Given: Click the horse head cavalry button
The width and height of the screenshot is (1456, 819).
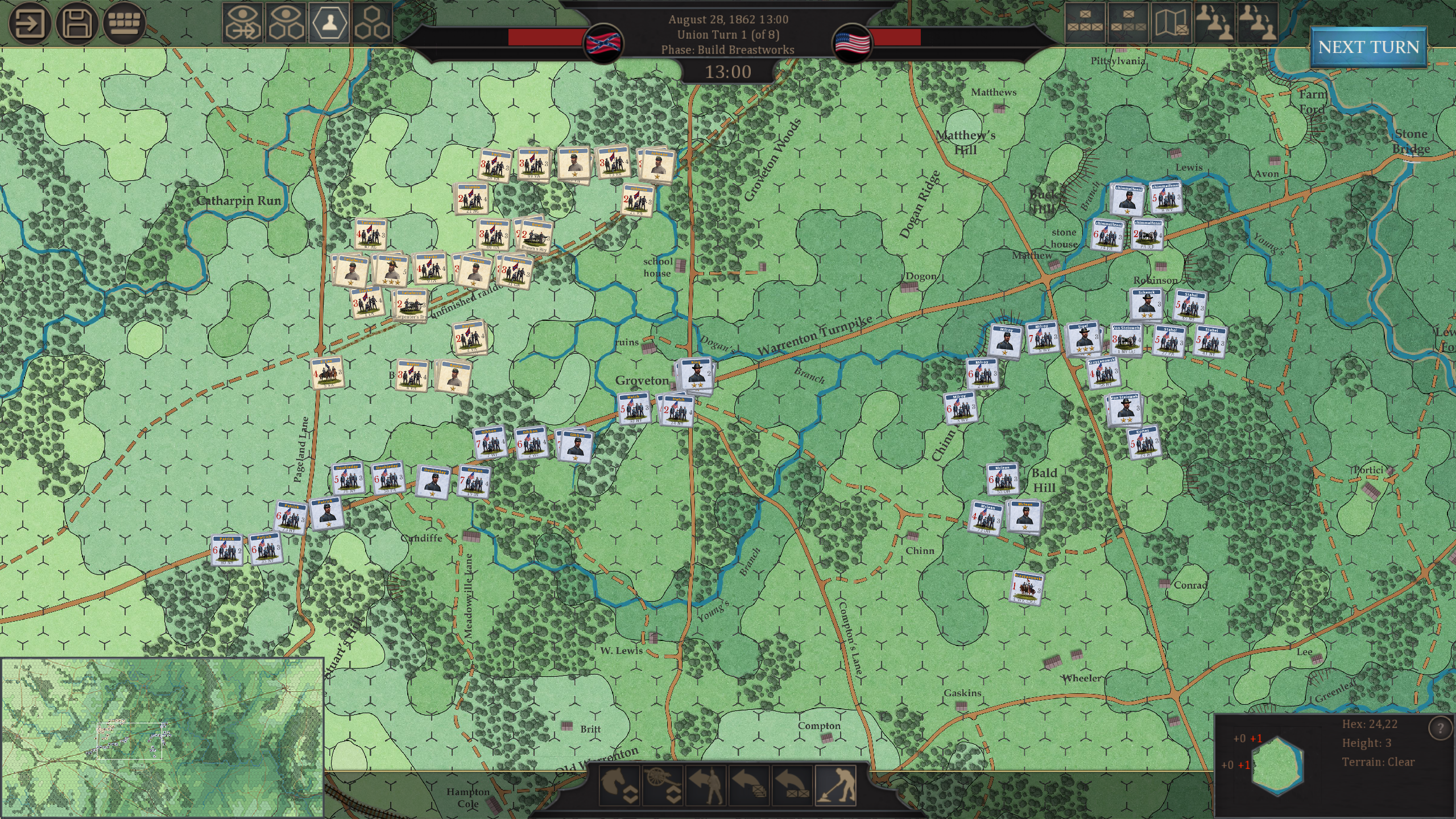Looking at the screenshot, I should point(619,785).
